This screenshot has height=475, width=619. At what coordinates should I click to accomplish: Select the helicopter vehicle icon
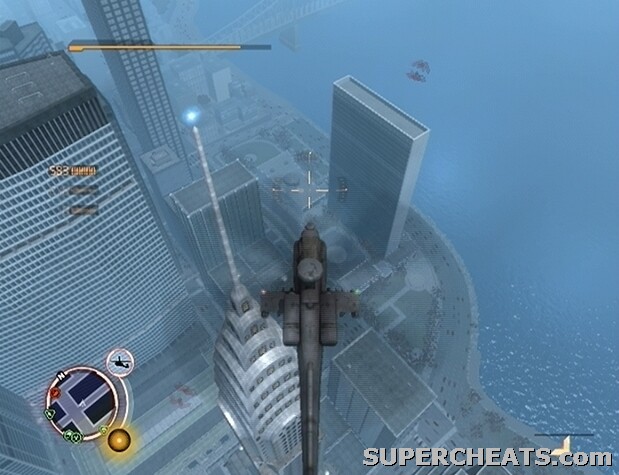121,361
